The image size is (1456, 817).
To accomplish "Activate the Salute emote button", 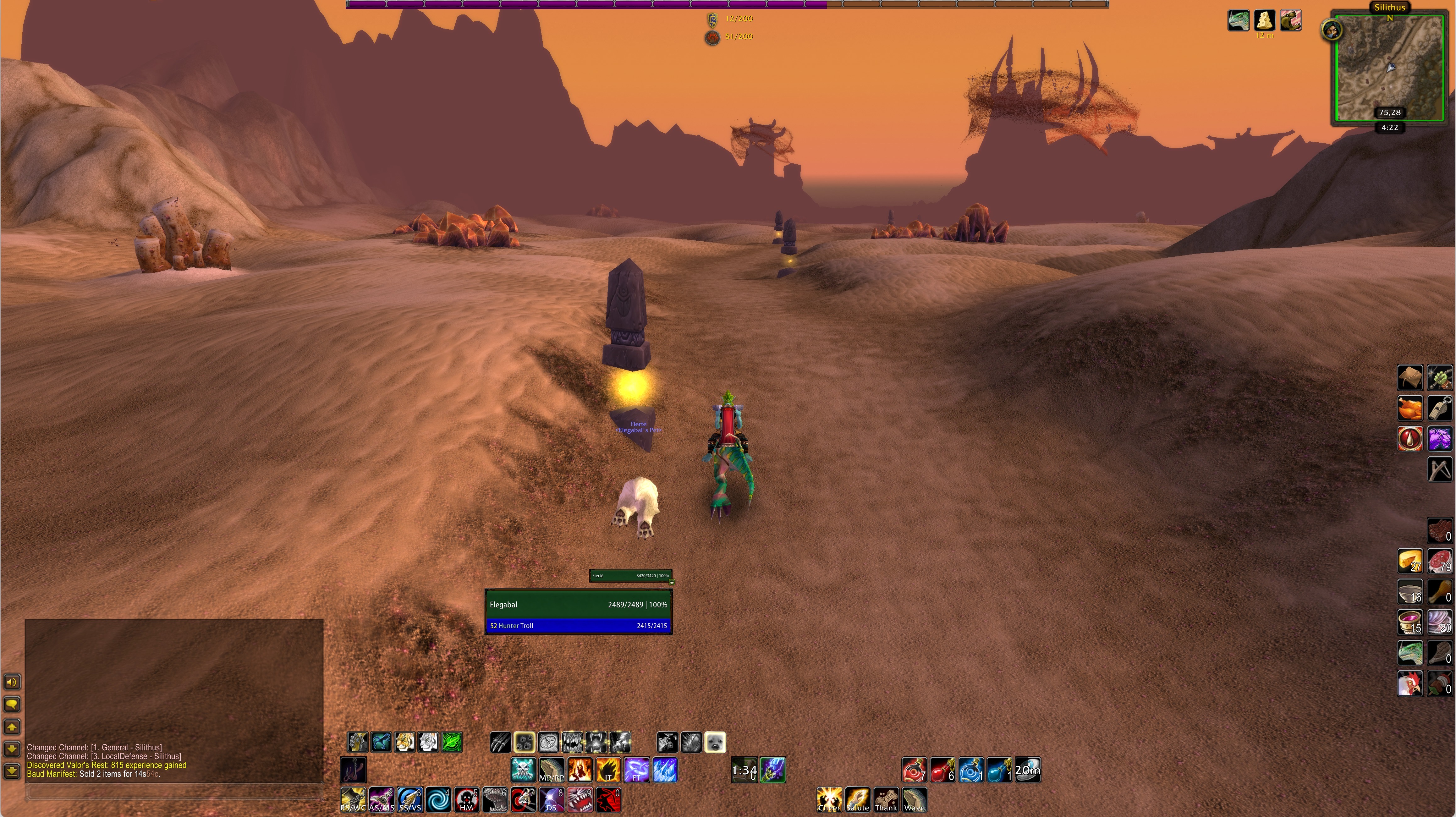I will click(857, 800).
